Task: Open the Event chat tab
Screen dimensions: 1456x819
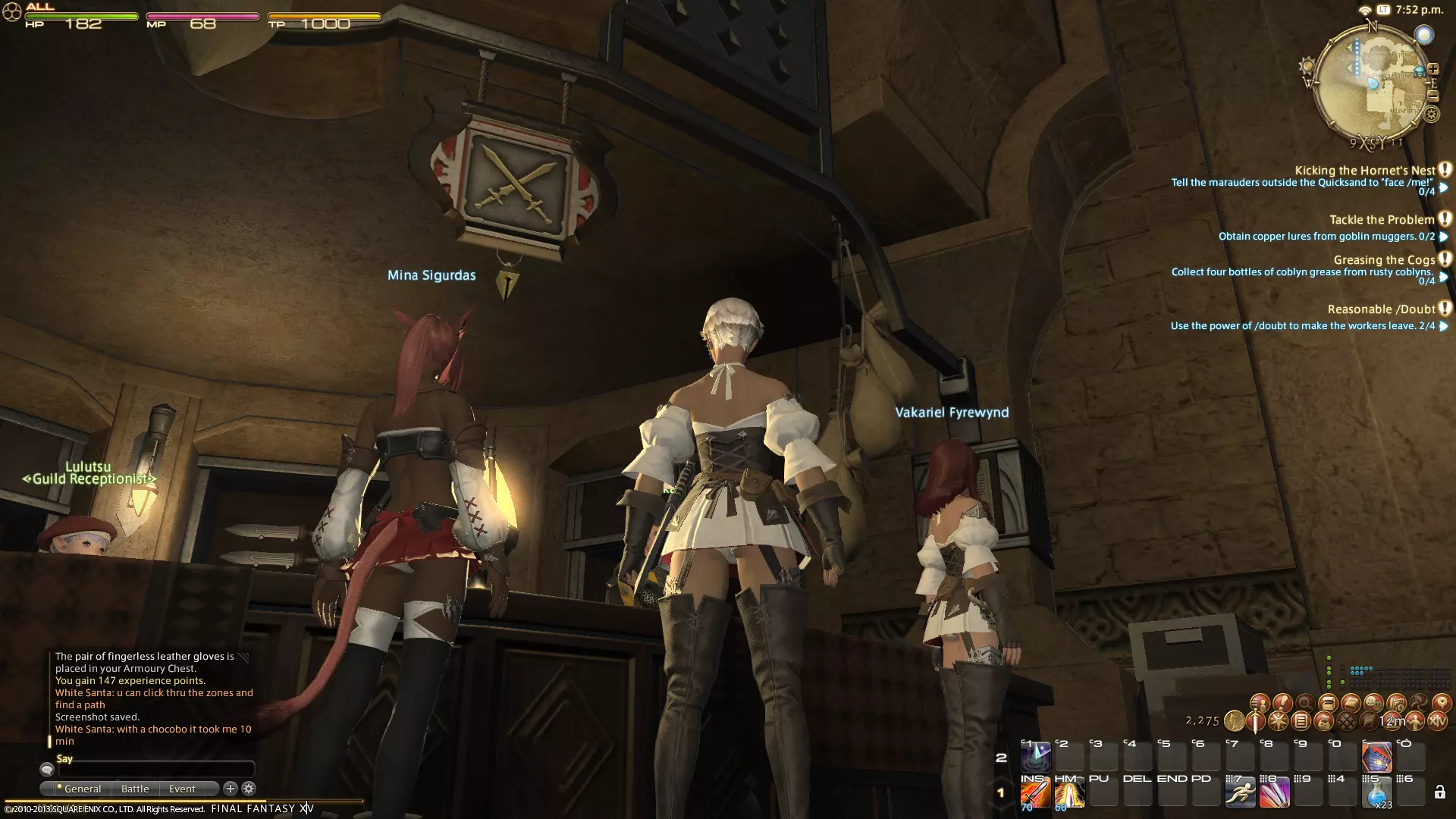Action: pyautogui.click(x=182, y=789)
